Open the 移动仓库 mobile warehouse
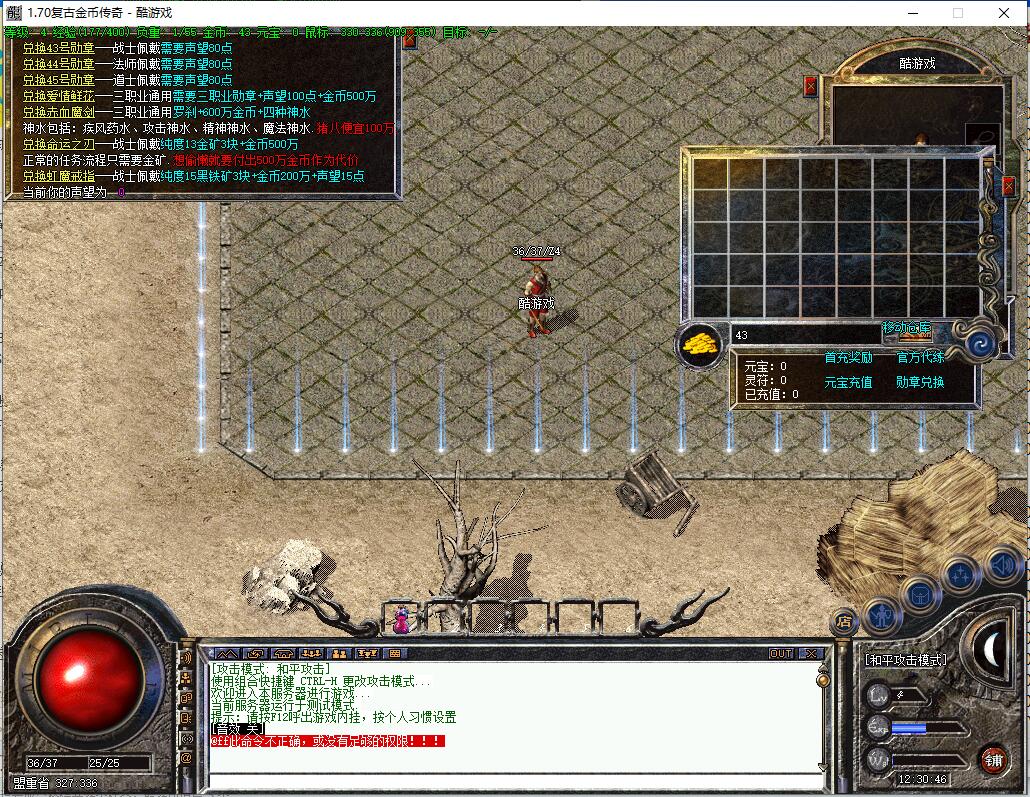The width and height of the screenshot is (1030, 797). click(x=907, y=329)
